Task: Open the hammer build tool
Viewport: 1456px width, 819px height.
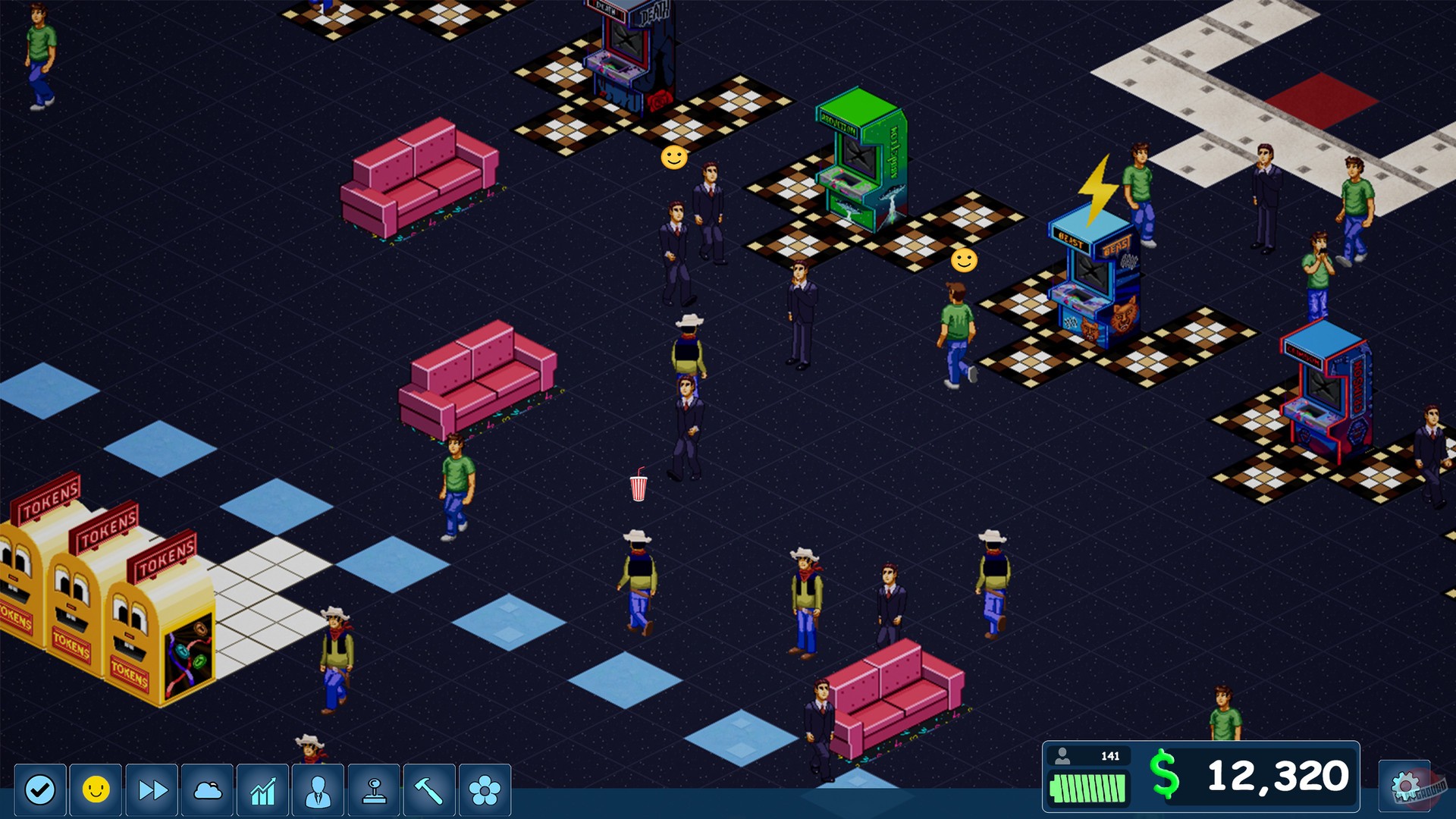Action: click(x=428, y=791)
